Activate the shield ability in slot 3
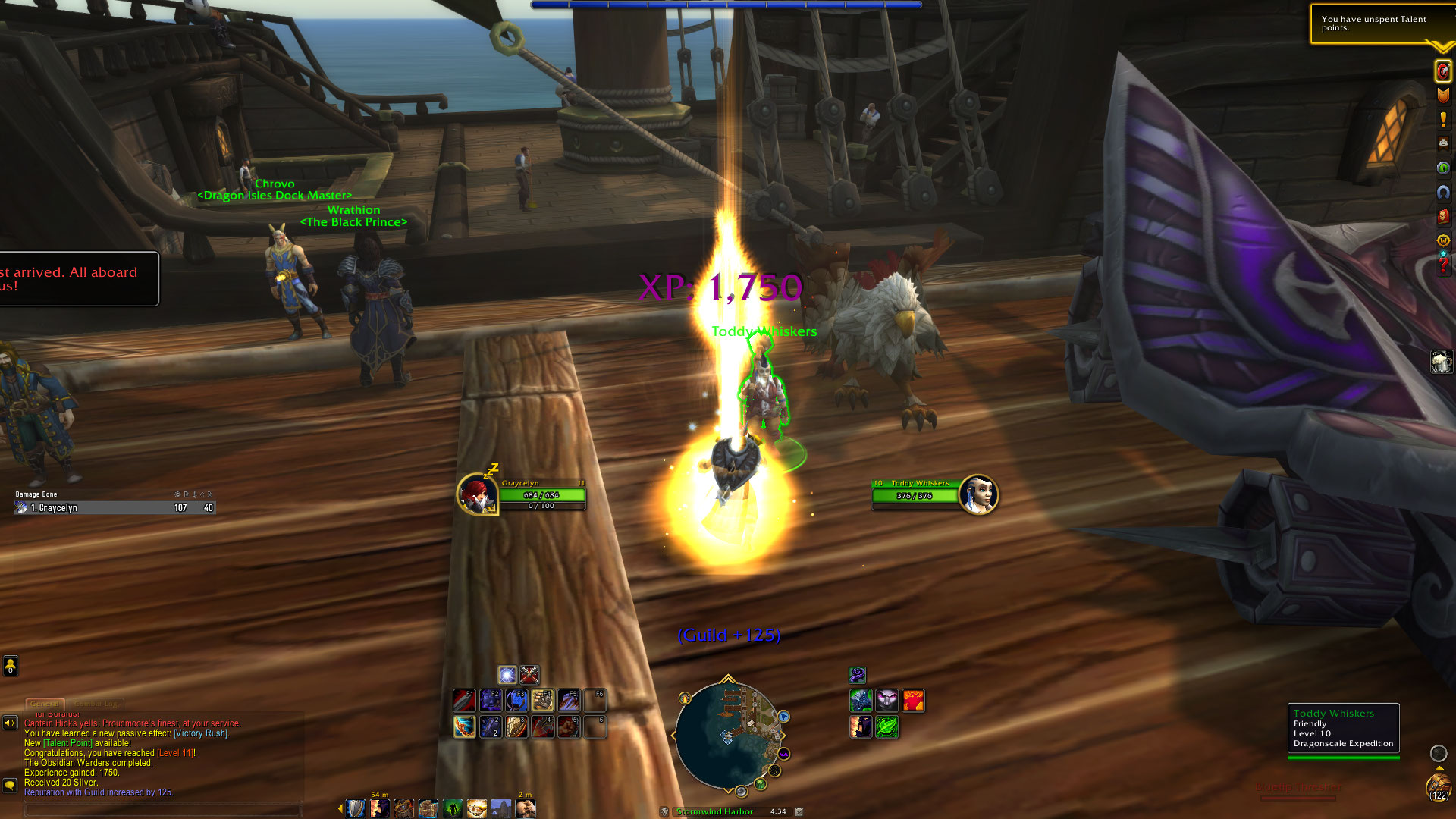 [516, 726]
